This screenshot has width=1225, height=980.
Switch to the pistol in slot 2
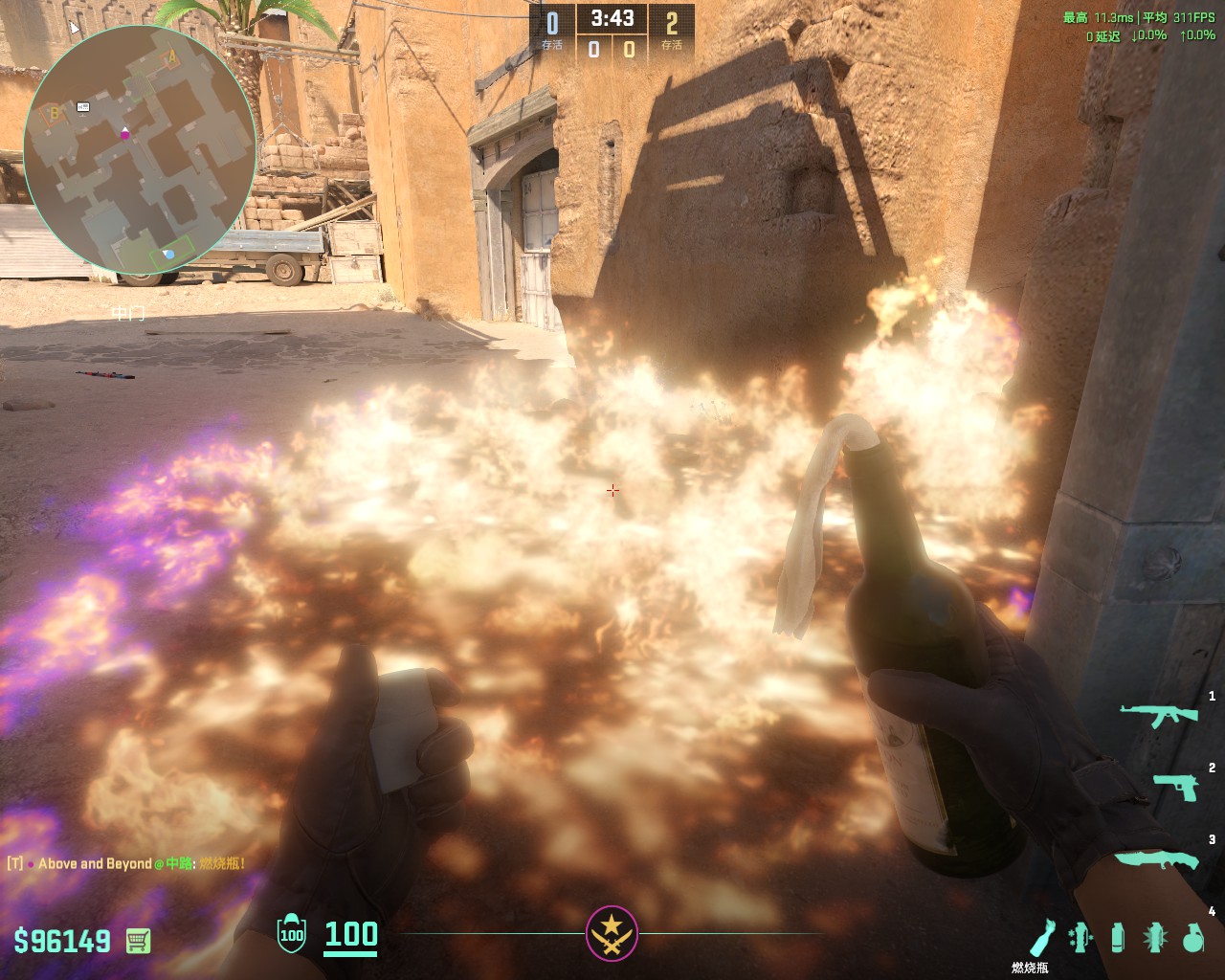[x=1175, y=787]
